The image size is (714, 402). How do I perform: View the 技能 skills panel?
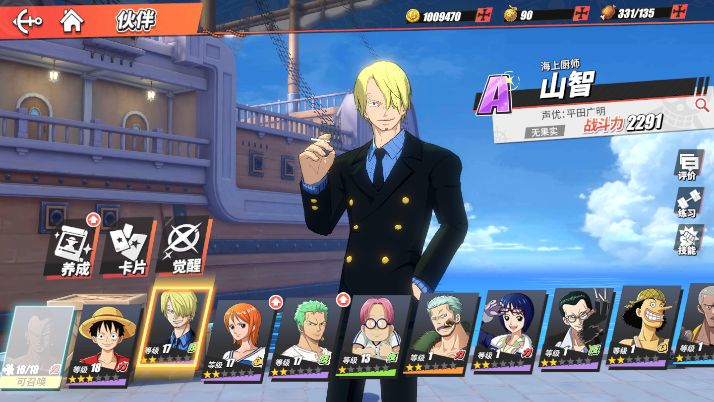click(687, 240)
